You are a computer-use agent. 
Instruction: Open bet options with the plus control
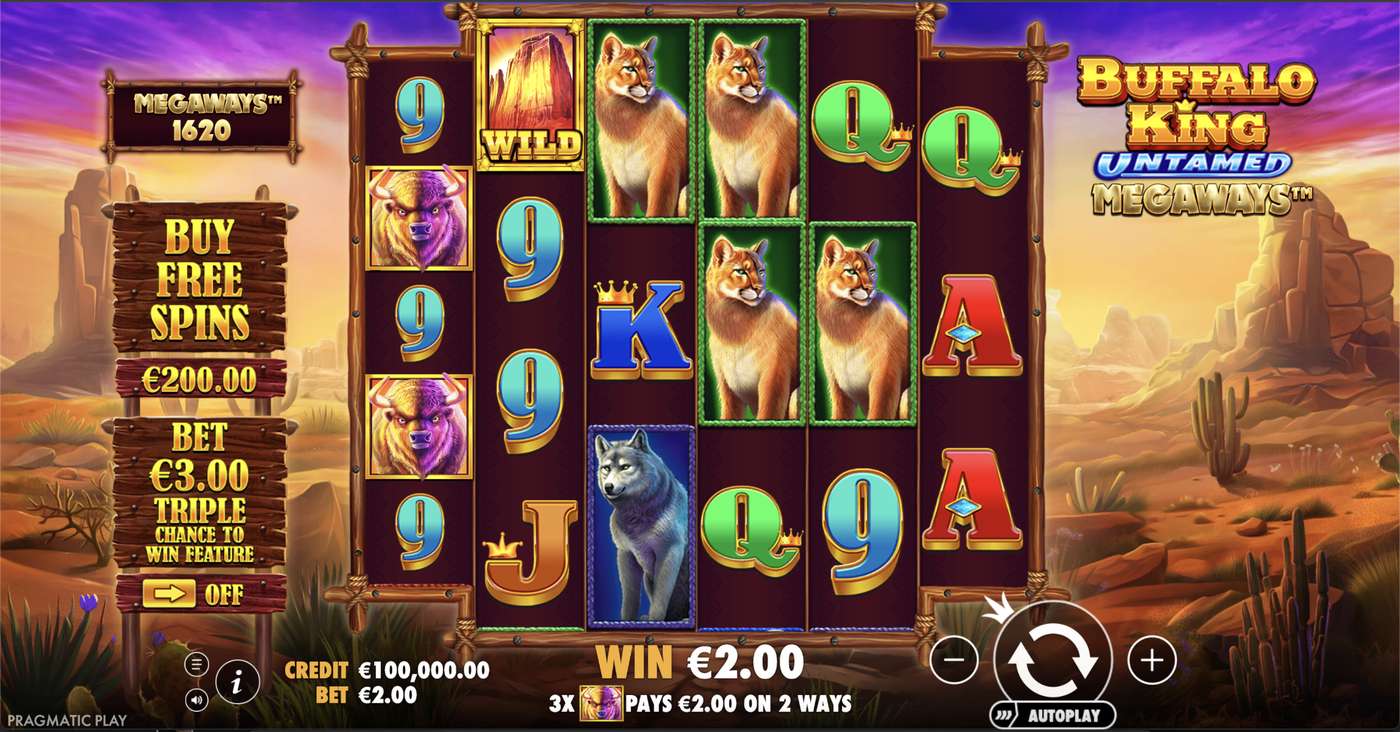1152,660
